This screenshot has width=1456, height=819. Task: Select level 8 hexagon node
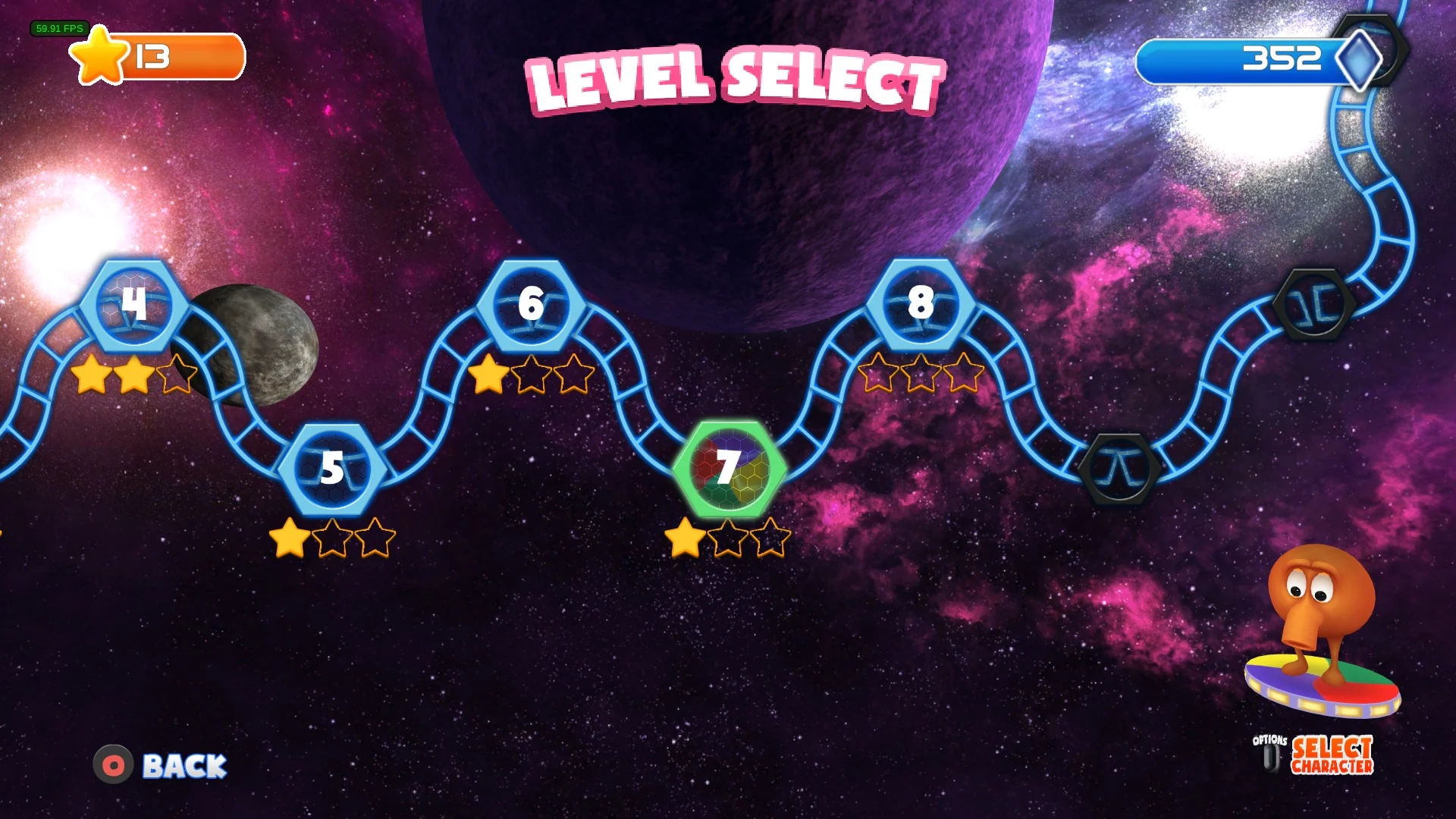pyautogui.click(x=920, y=305)
